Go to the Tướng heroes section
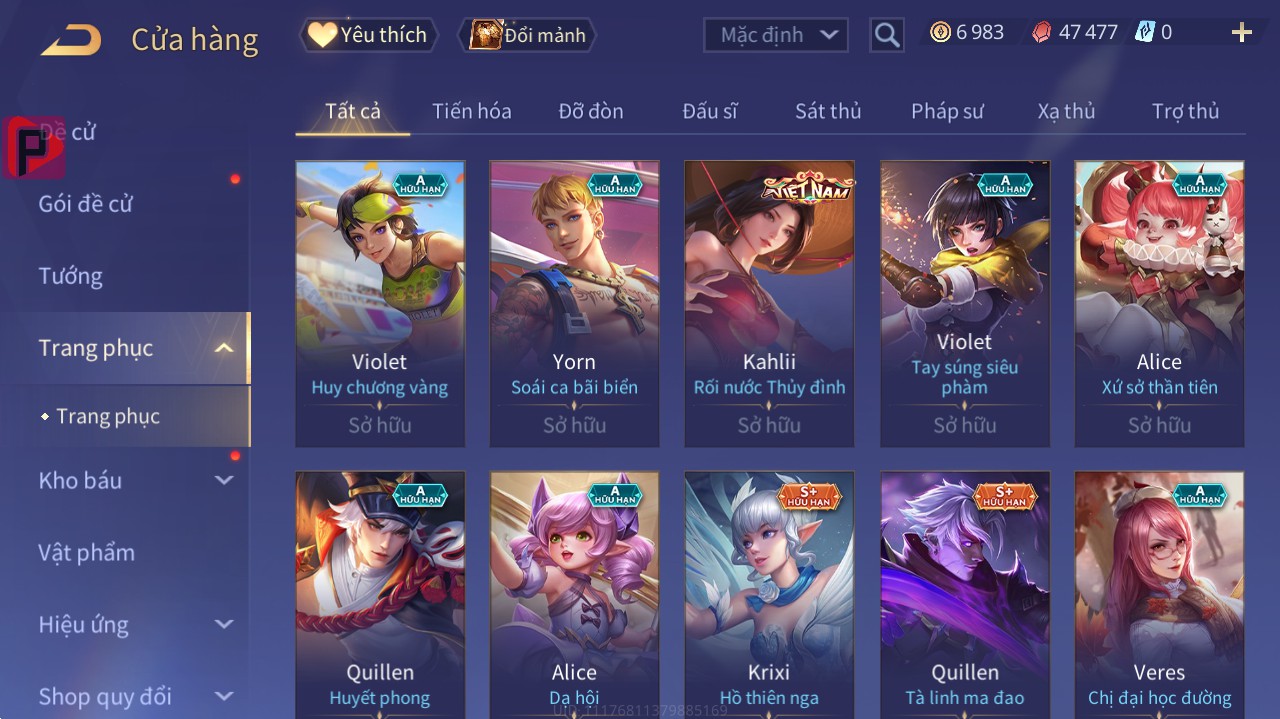This screenshot has width=1280, height=719. coord(70,276)
